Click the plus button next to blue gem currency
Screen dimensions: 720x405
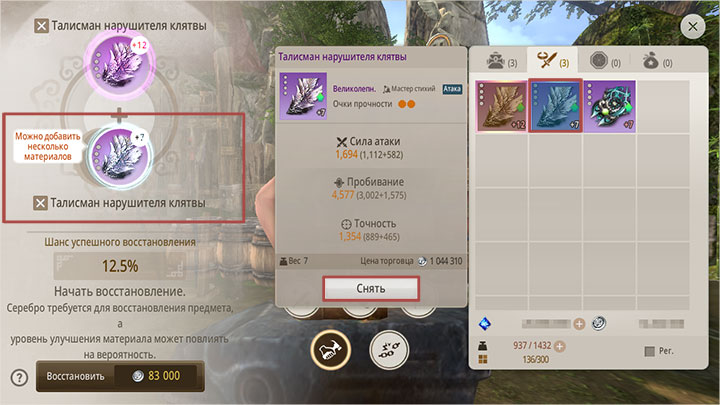(579, 323)
